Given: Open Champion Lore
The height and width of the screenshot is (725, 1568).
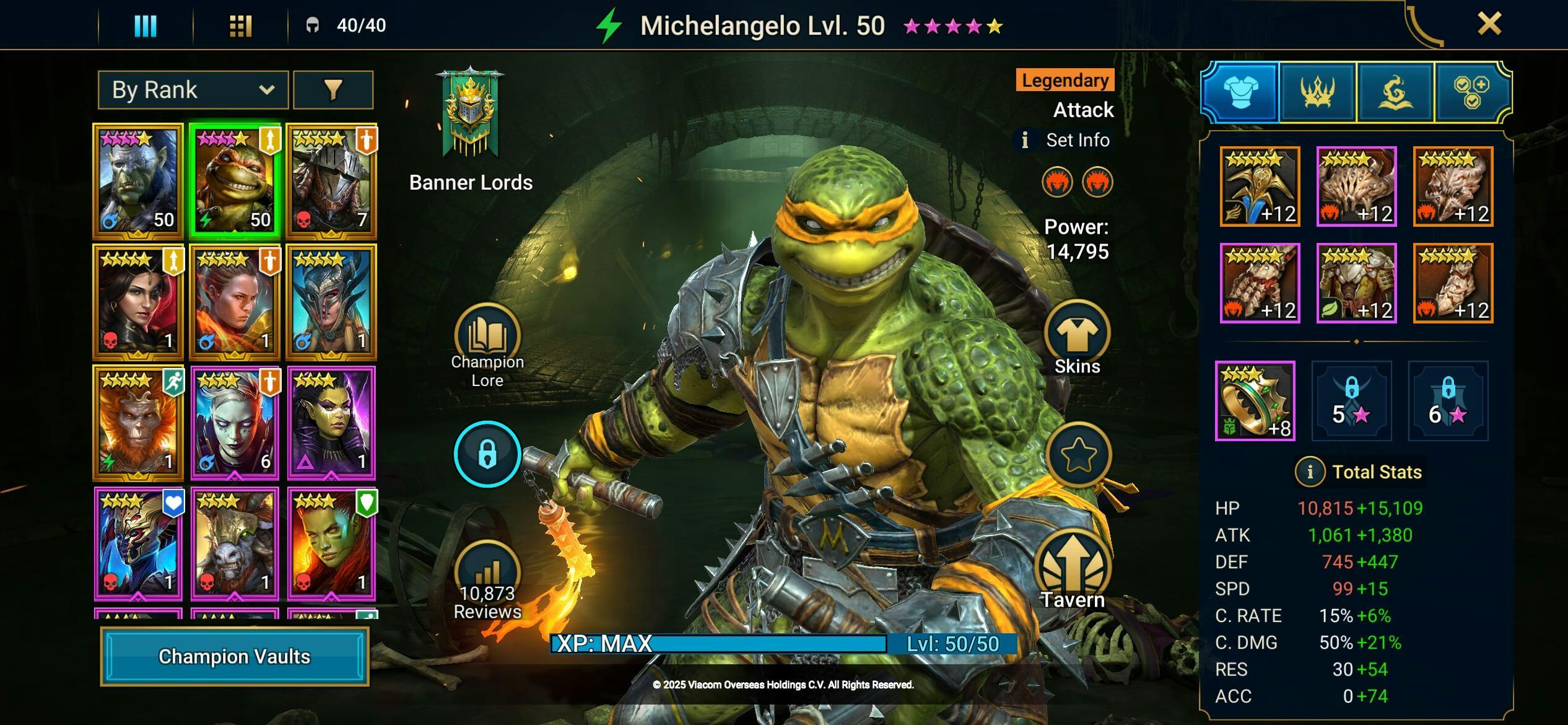Looking at the screenshot, I should (x=487, y=345).
